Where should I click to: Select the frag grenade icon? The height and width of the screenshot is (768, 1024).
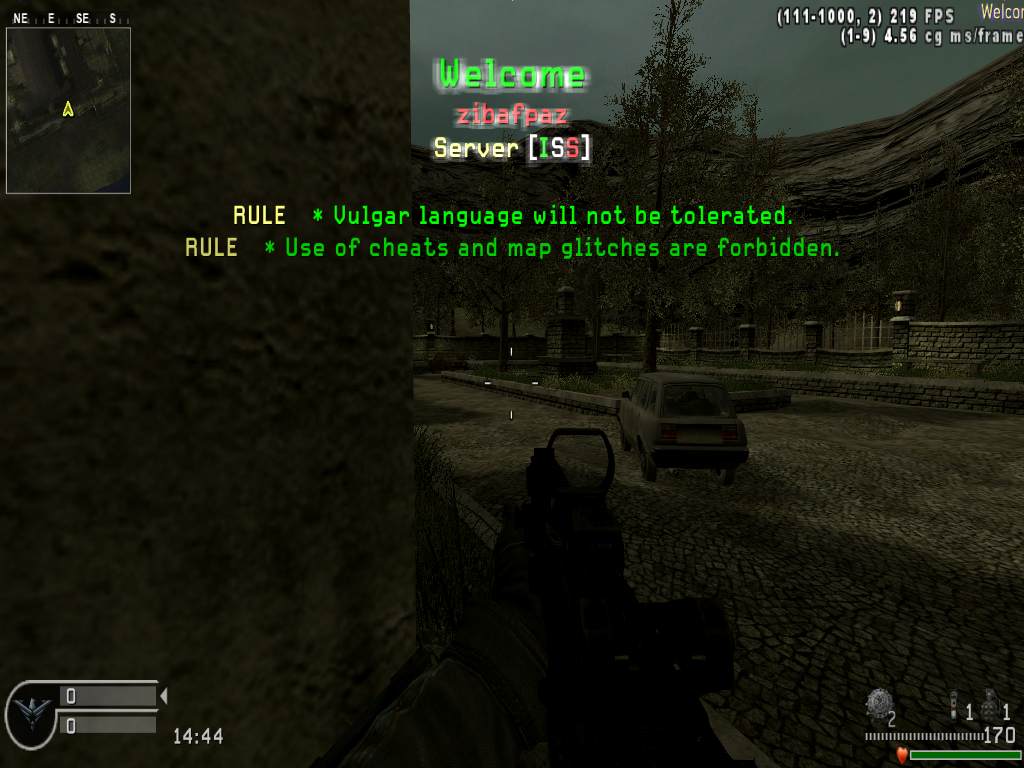pos(990,707)
